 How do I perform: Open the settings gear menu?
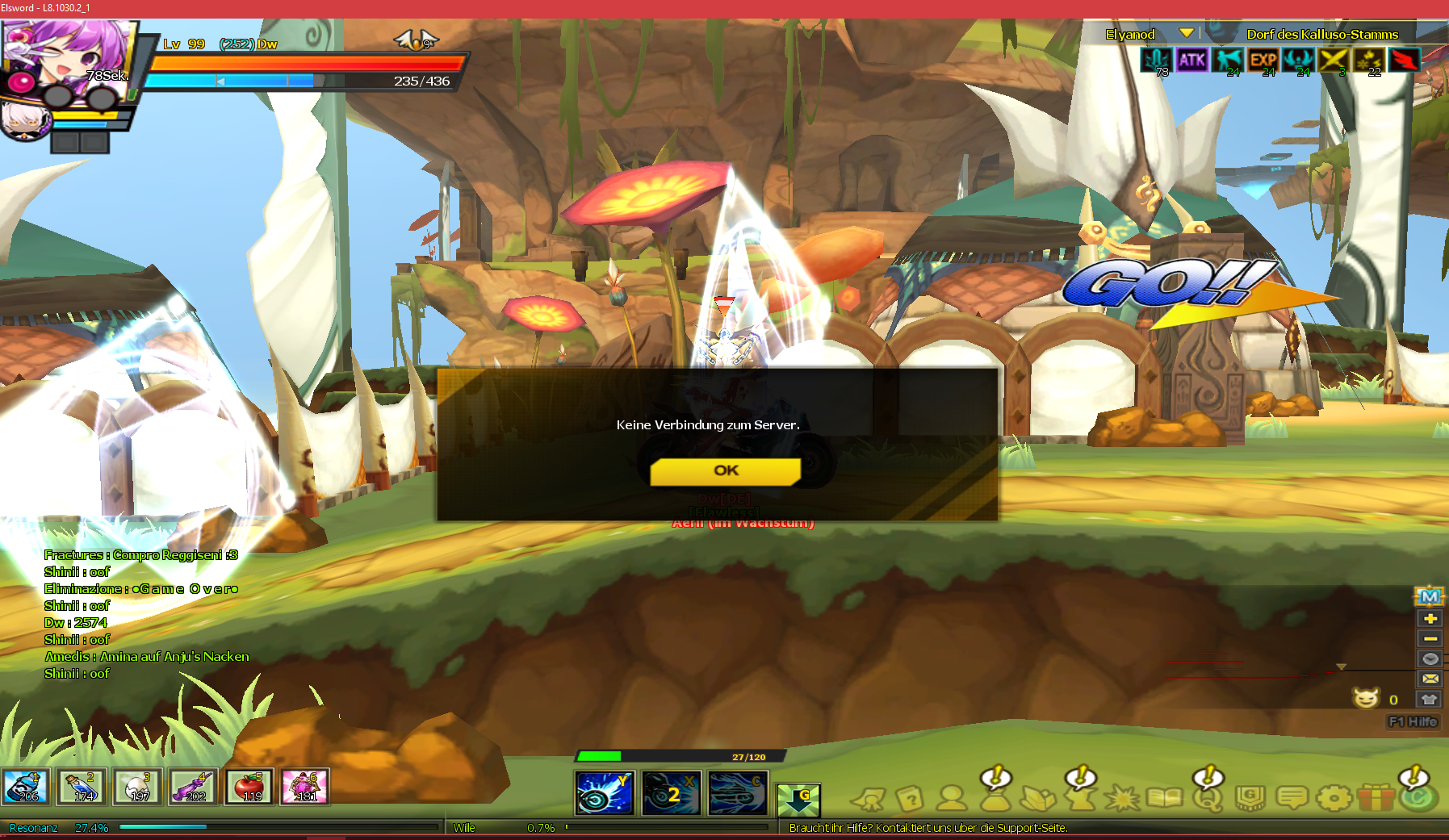[x=1334, y=799]
